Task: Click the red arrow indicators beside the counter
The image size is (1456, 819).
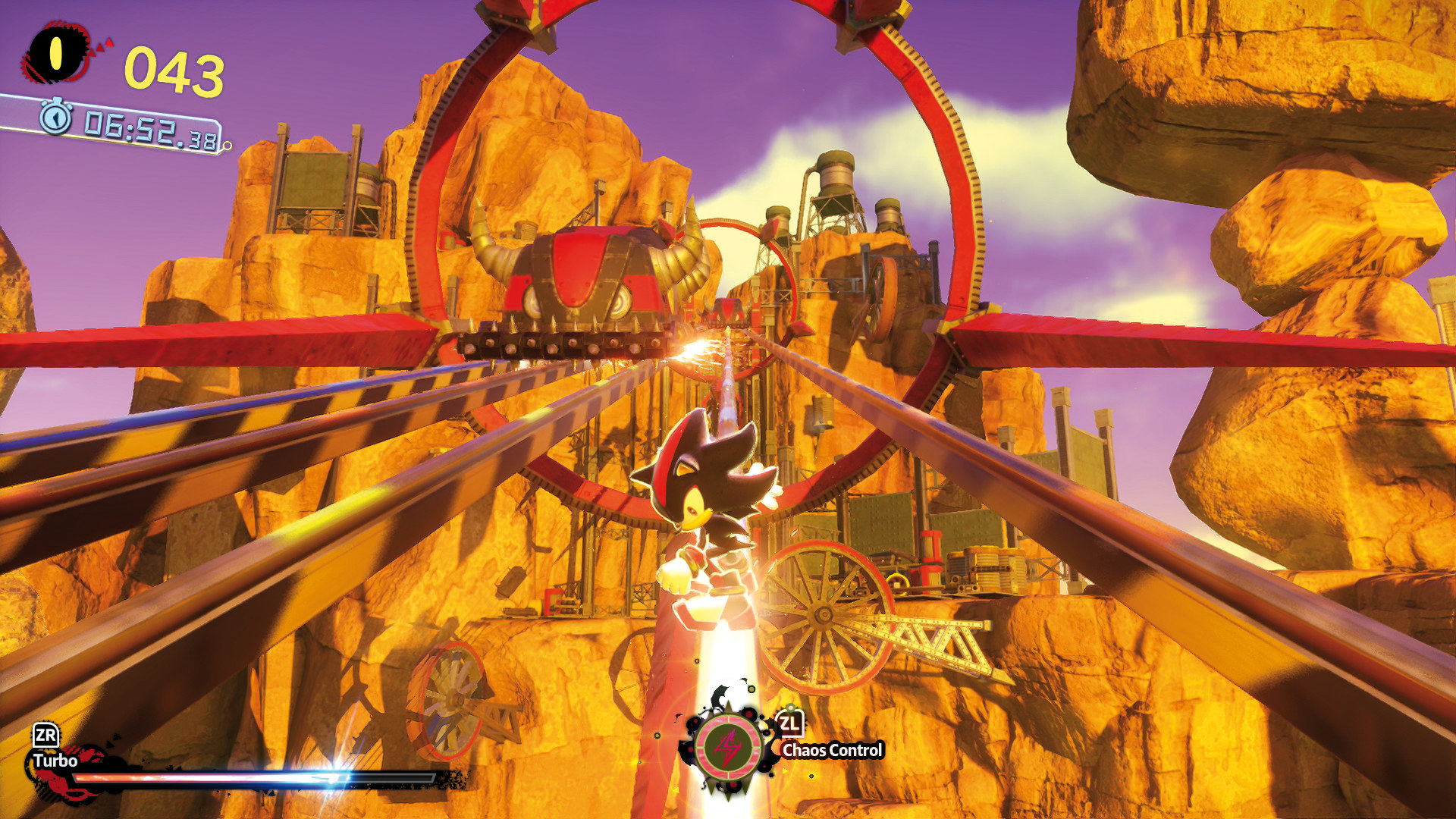Action: (x=101, y=45)
